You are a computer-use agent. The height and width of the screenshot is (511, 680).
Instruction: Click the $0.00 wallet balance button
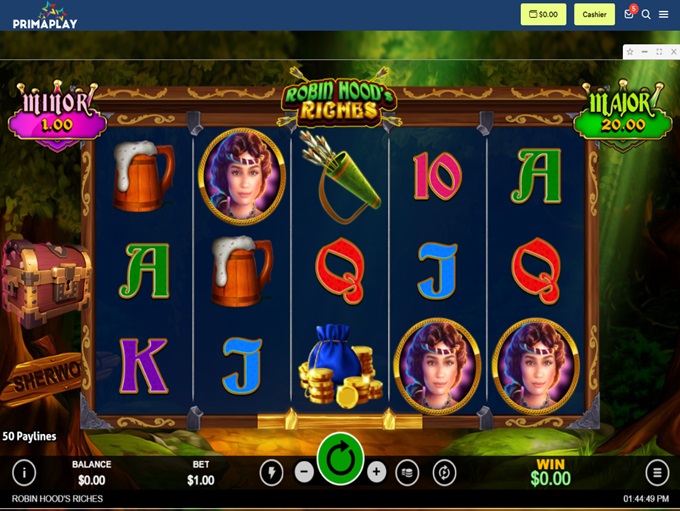(x=543, y=14)
